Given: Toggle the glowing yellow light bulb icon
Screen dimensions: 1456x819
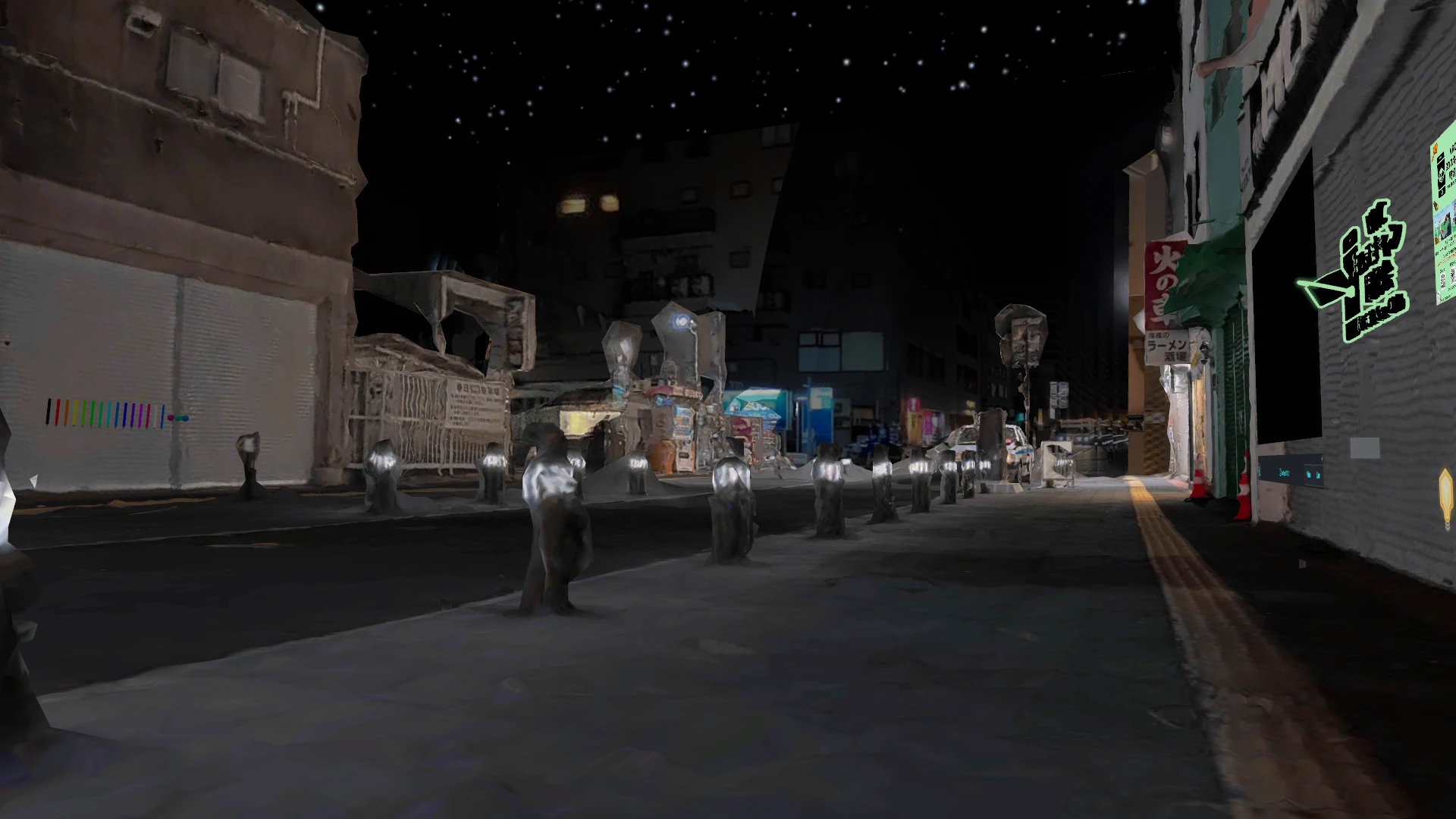Looking at the screenshot, I should point(1446,494).
